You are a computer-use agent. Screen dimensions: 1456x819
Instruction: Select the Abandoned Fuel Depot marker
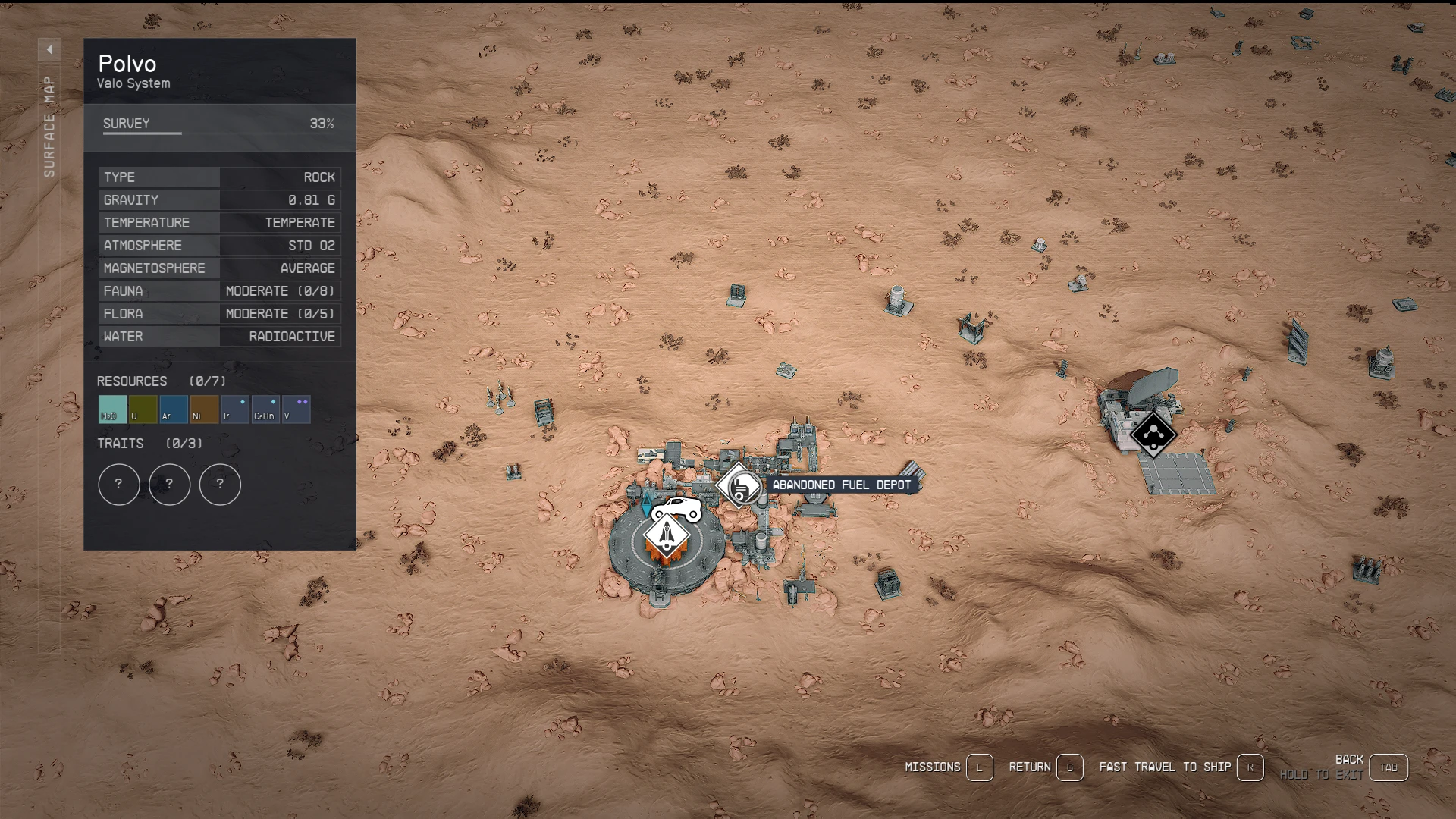(740, 485)
